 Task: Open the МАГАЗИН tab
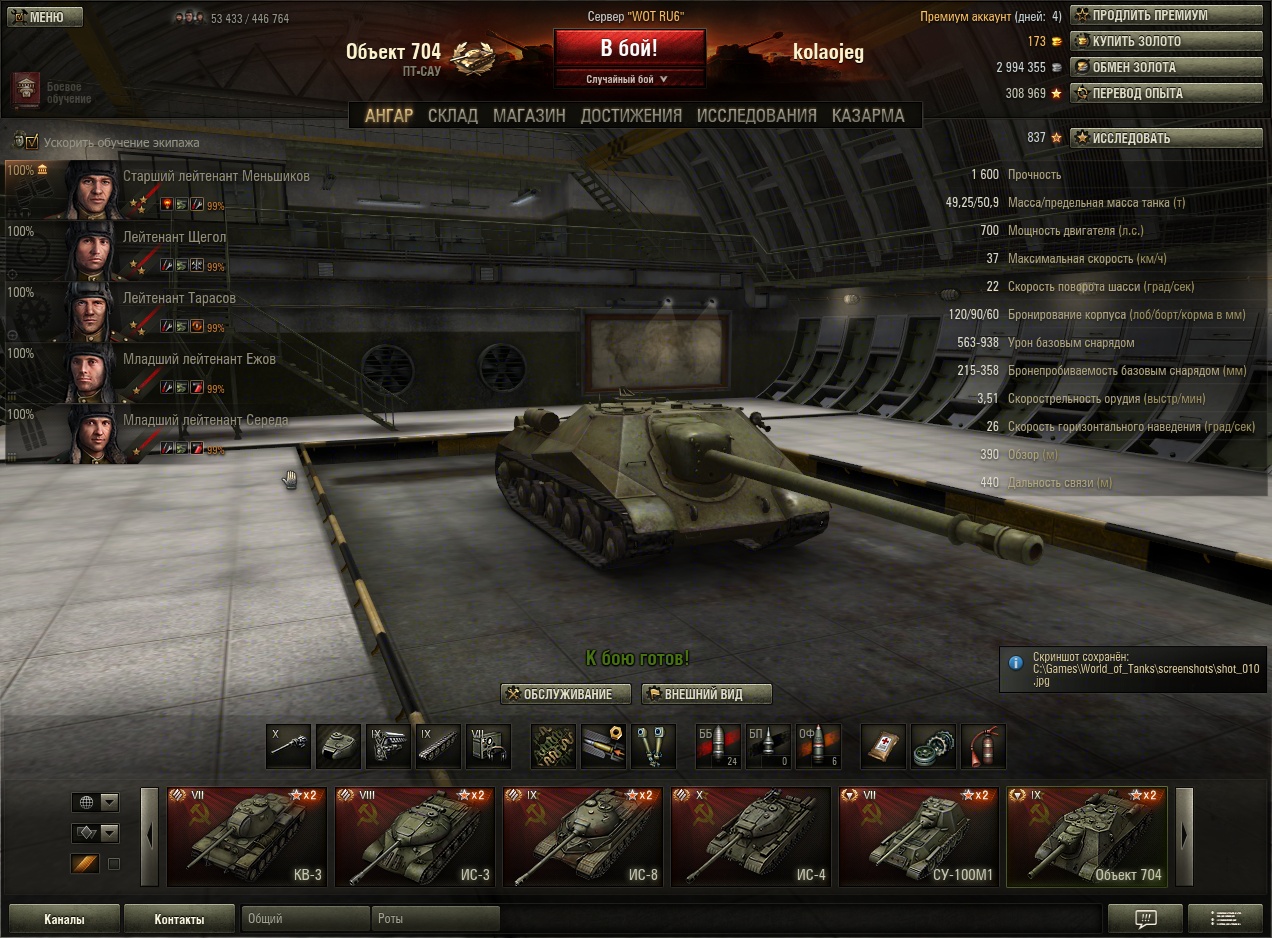pos(529,116)
